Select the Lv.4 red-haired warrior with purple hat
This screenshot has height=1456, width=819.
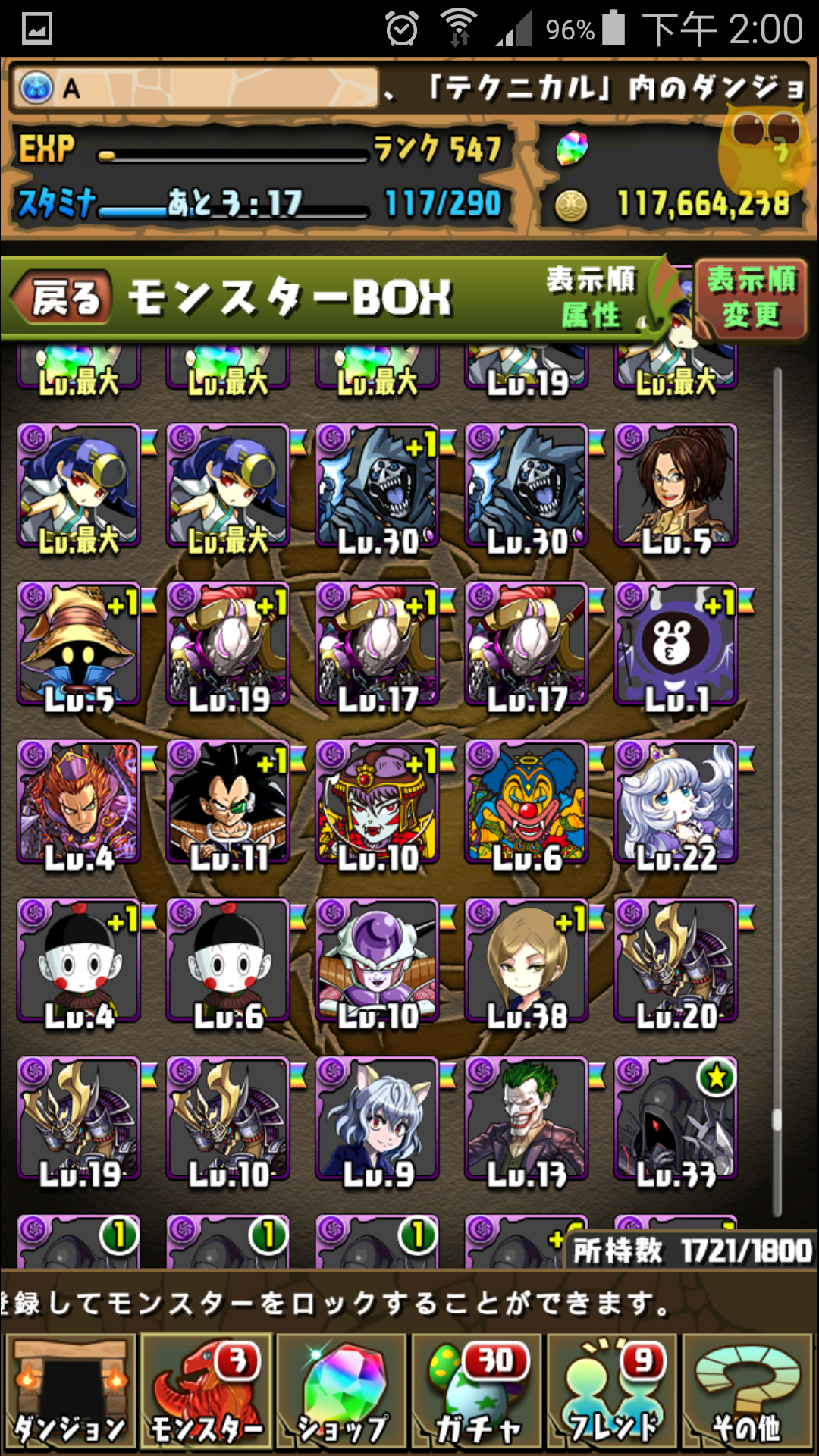click(79, 803)
